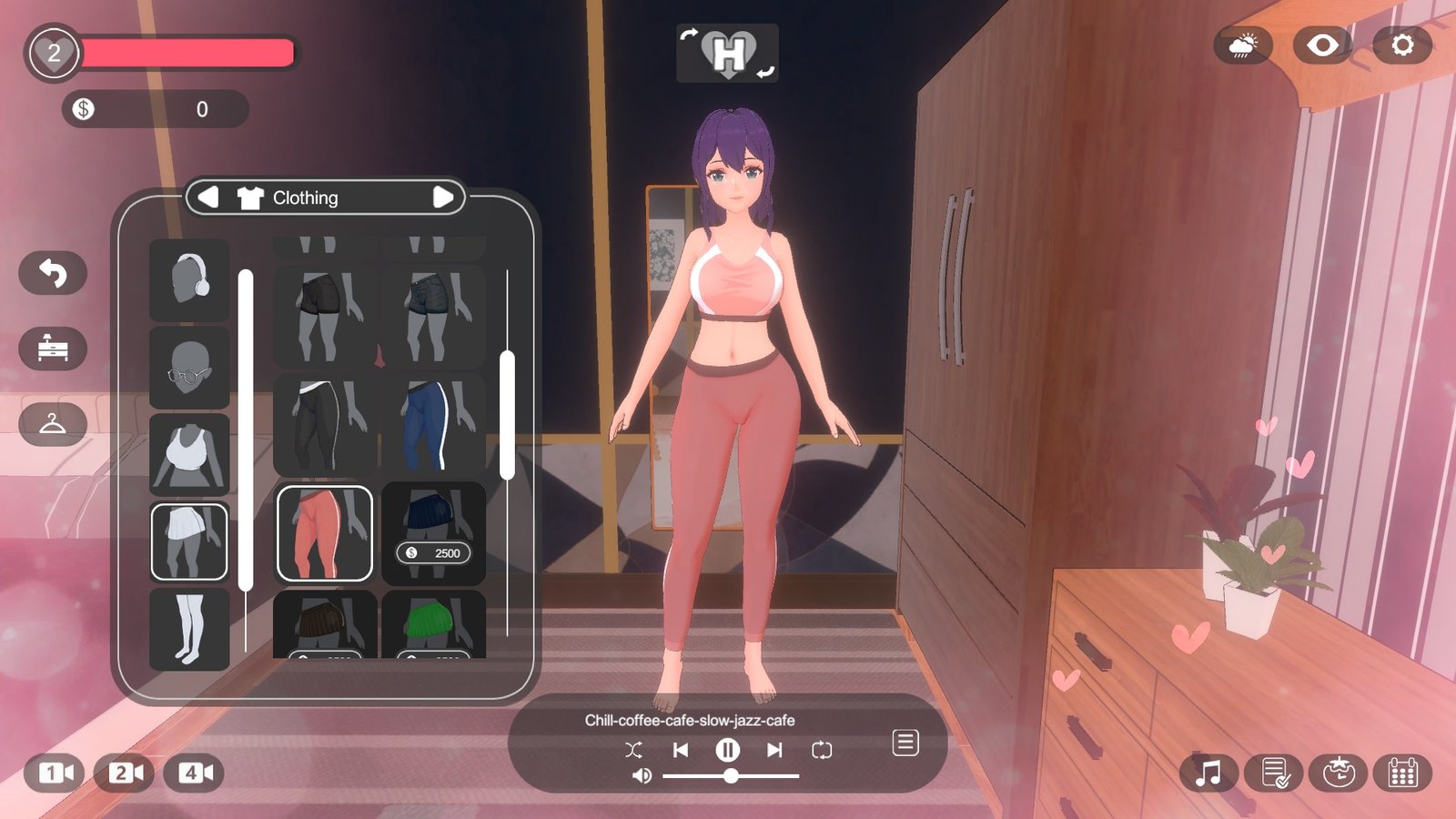Image resolution: width=1456 pixels, height=819 pixels.
Task: Adjust the music volume slider
Action: click(732, 777)
